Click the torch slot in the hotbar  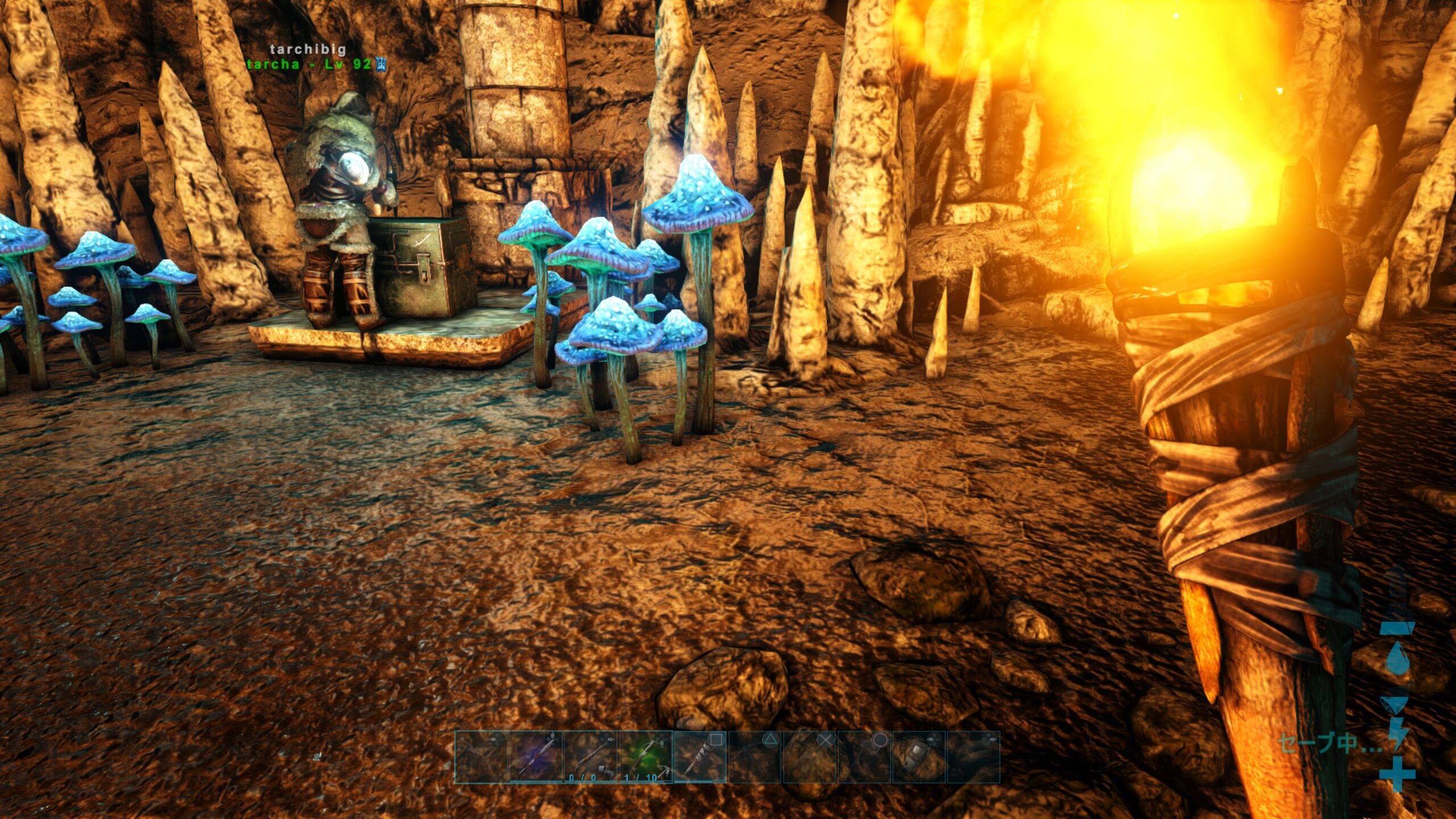click(700, 757)
